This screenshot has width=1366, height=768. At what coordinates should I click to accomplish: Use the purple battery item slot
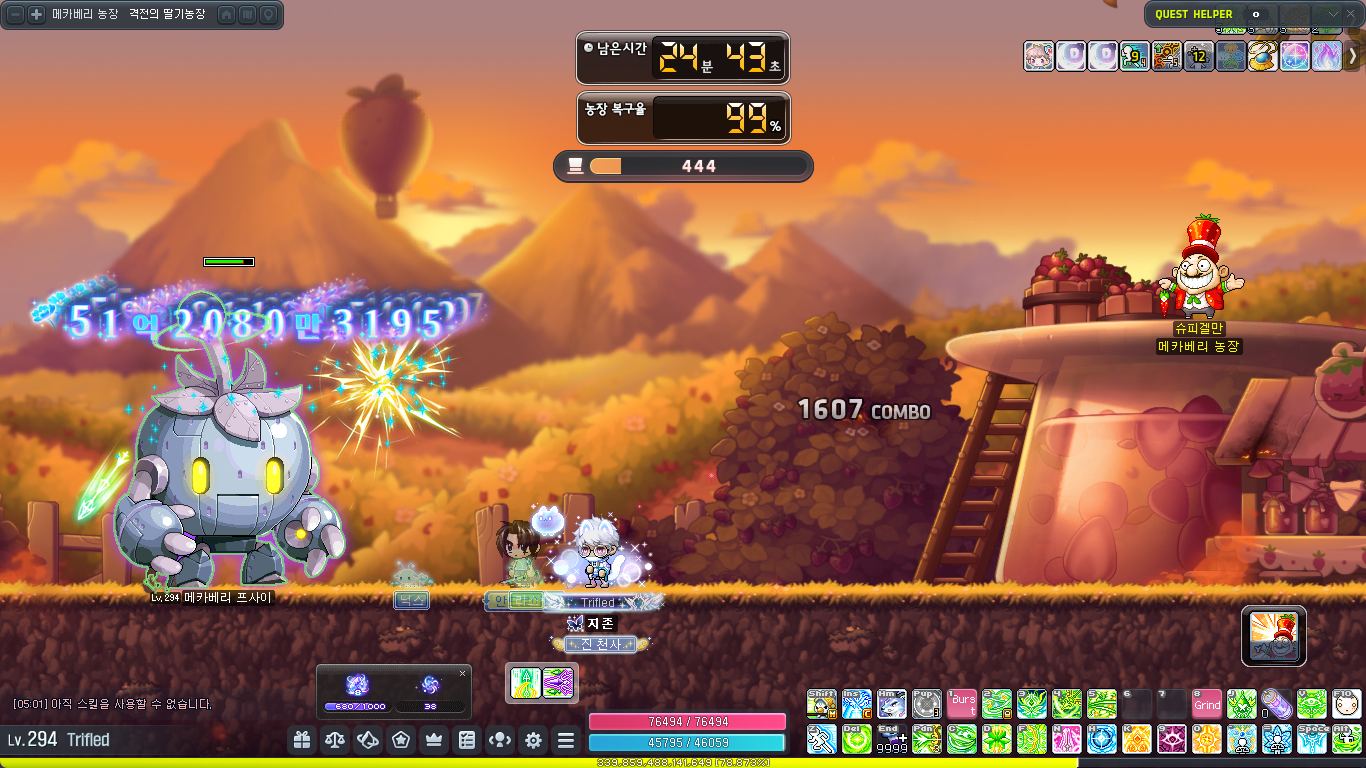coord(1275,704)
